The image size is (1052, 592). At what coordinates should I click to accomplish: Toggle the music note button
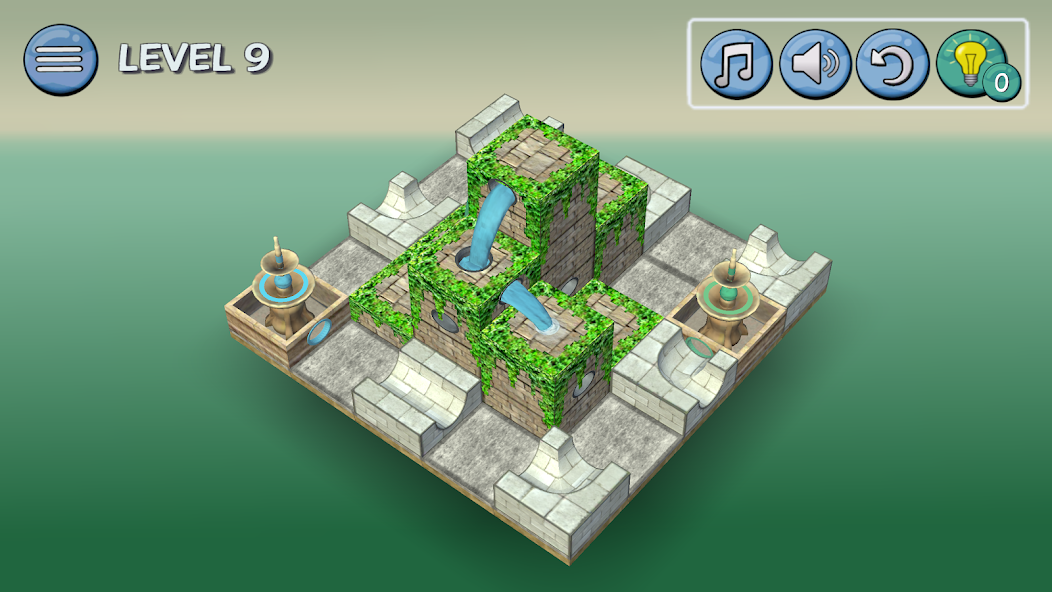(x=736, y=64)
